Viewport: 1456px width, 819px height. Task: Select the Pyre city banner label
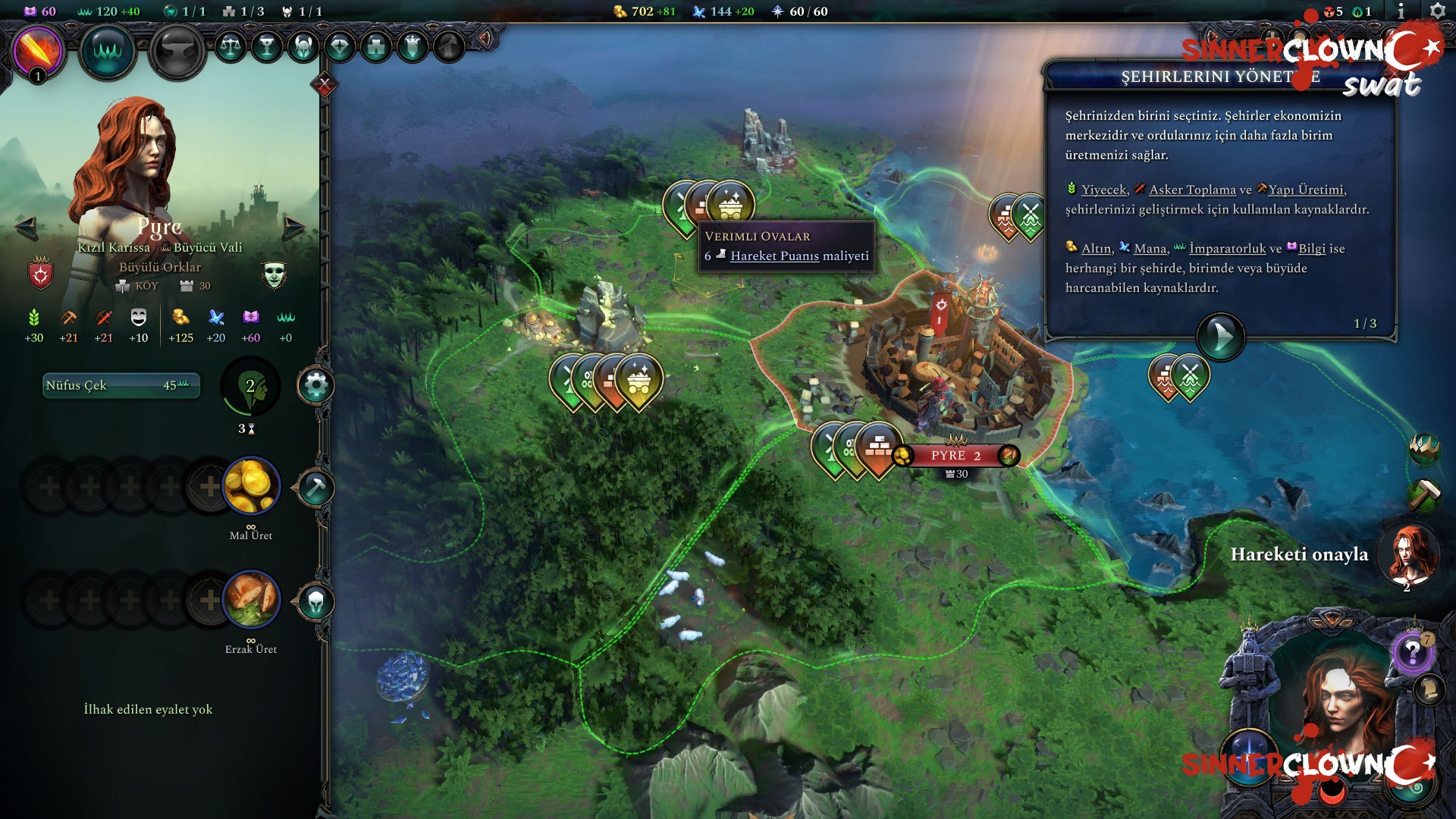[955, 455]
